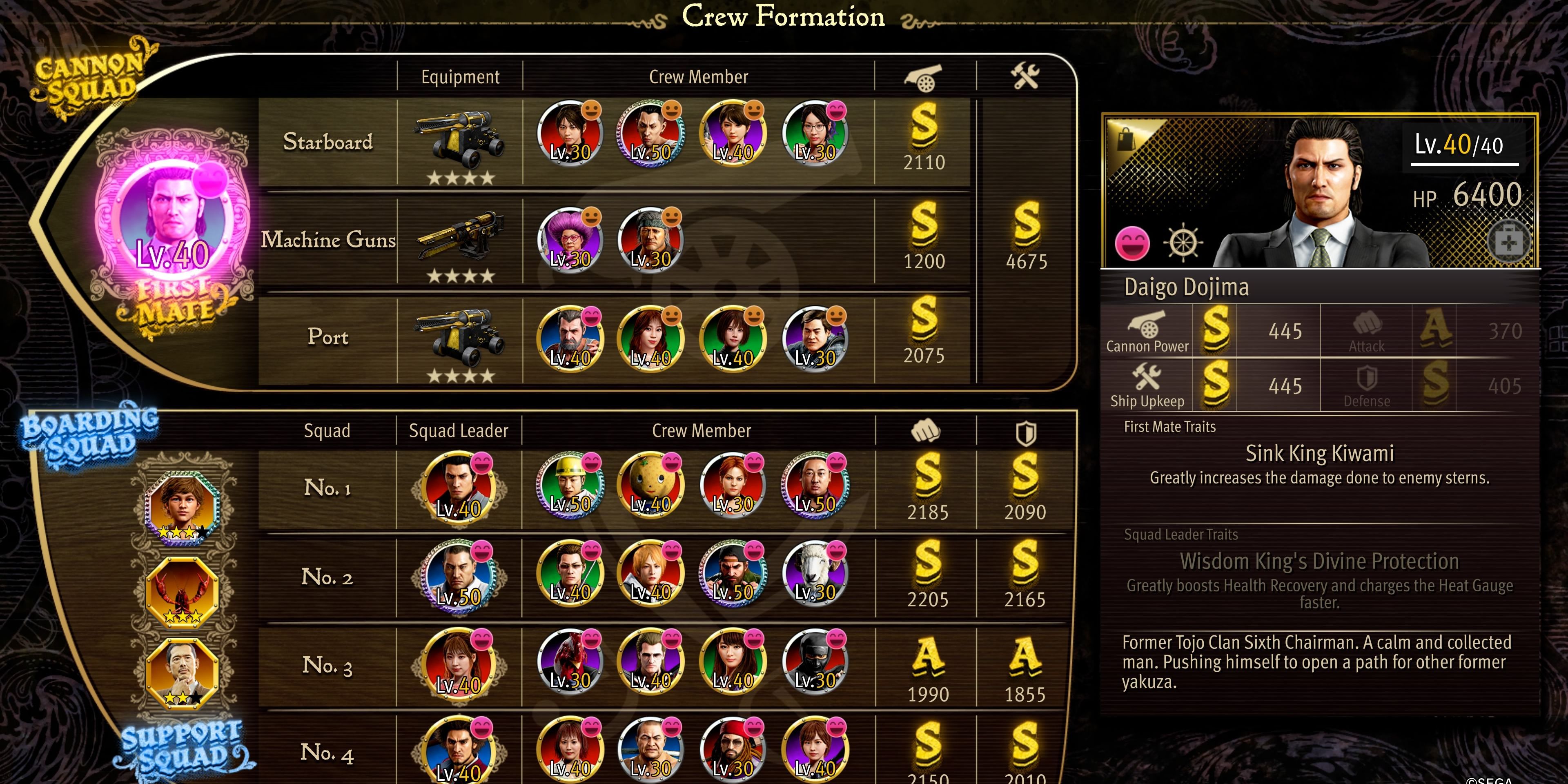Select the No. 4 squad leader portrait

(x=458, y=751)
